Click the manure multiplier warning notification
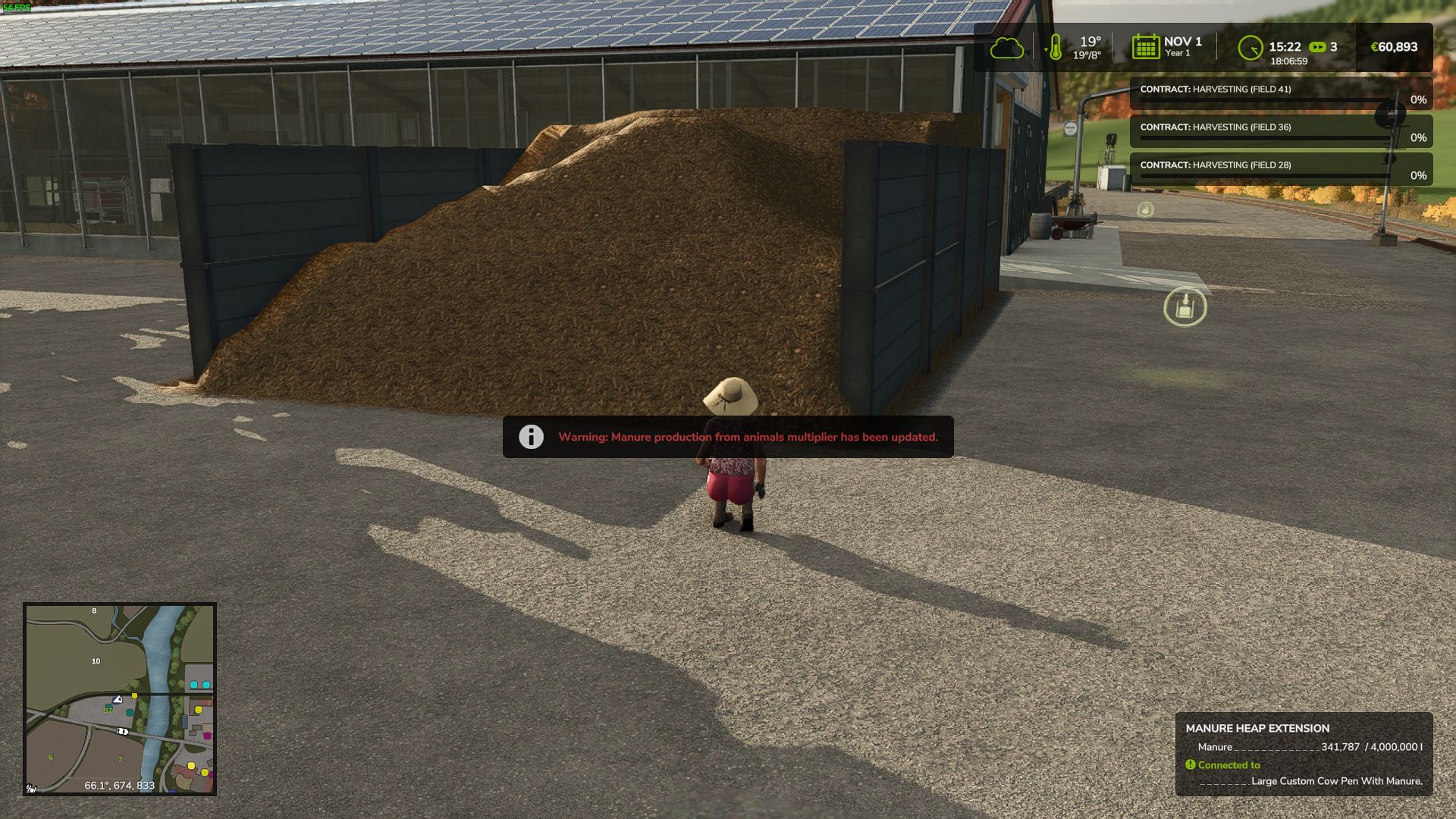Screen dimensions: 1456x819 click(728, 437)
